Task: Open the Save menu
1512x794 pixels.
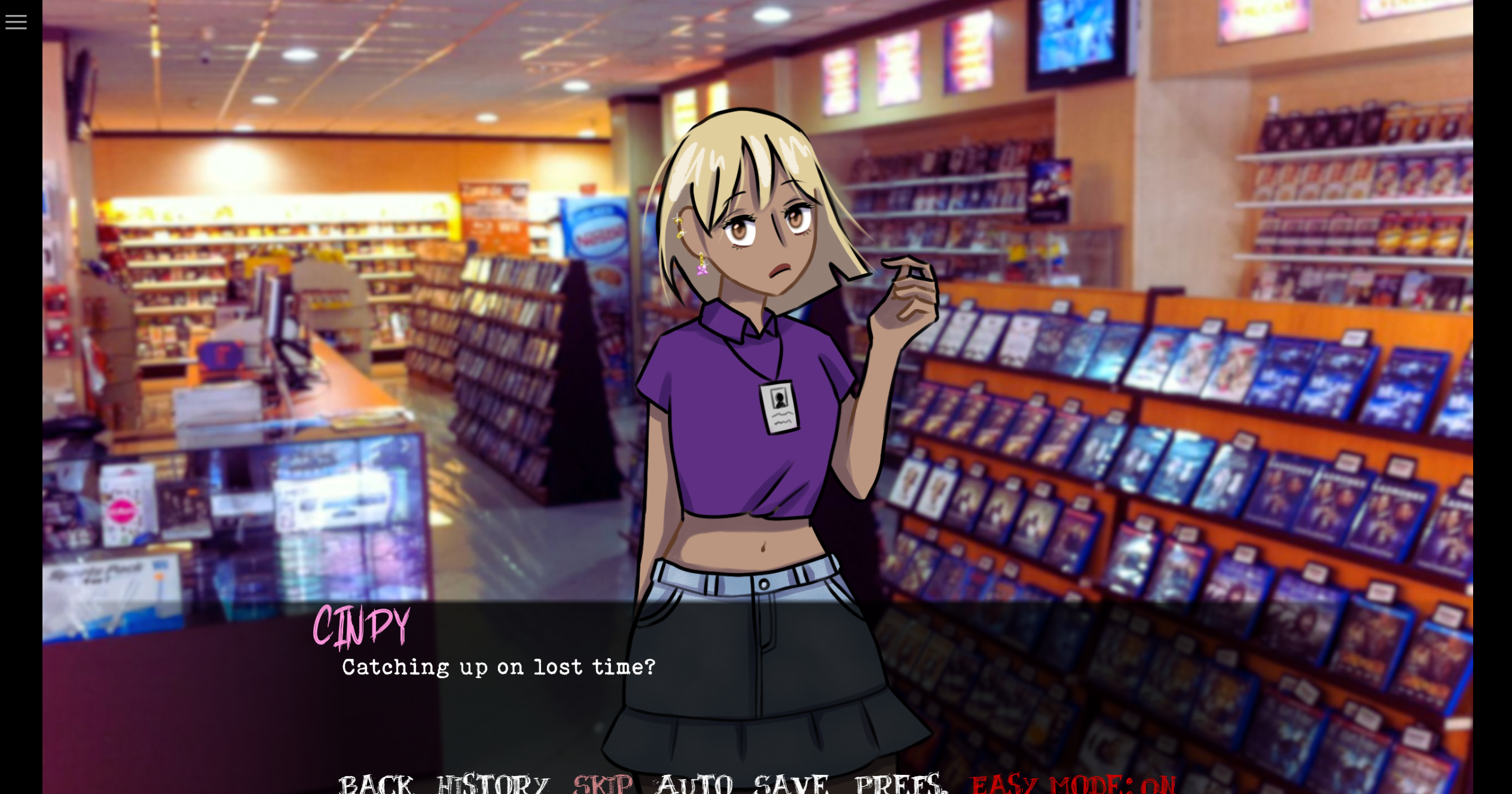Action: coord(791,783)
